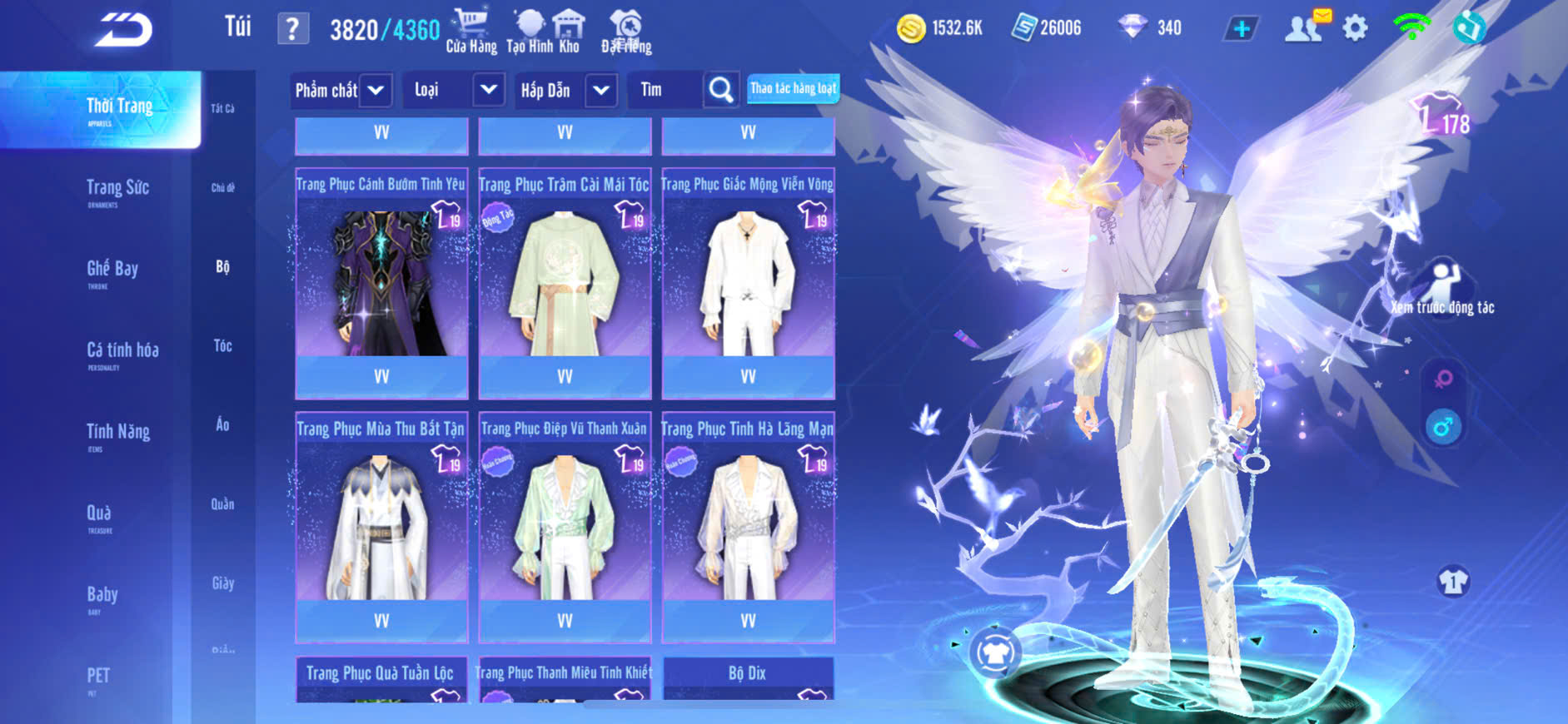Click Xem trước động tác preview button
The height and width of the screenshot is (724, 1568).
click(x=1442, y=289)
